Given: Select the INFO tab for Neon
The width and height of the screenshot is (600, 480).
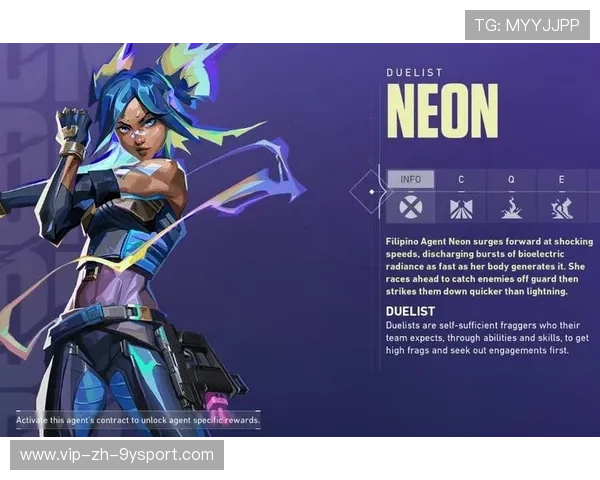Looking at the screenshot, I should (411, 197).
